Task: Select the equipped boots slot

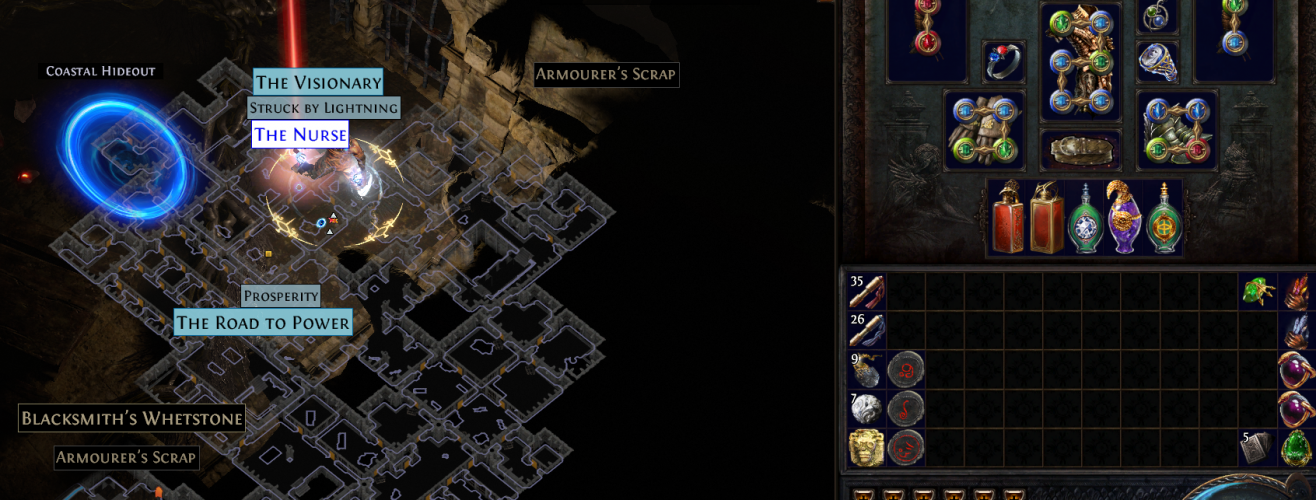Action: point(1176,129)
